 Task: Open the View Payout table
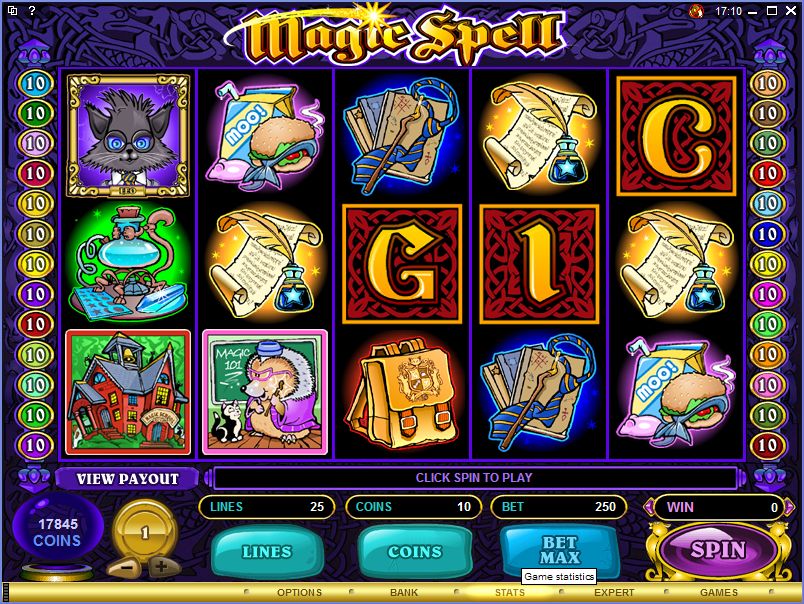[128, 478]
